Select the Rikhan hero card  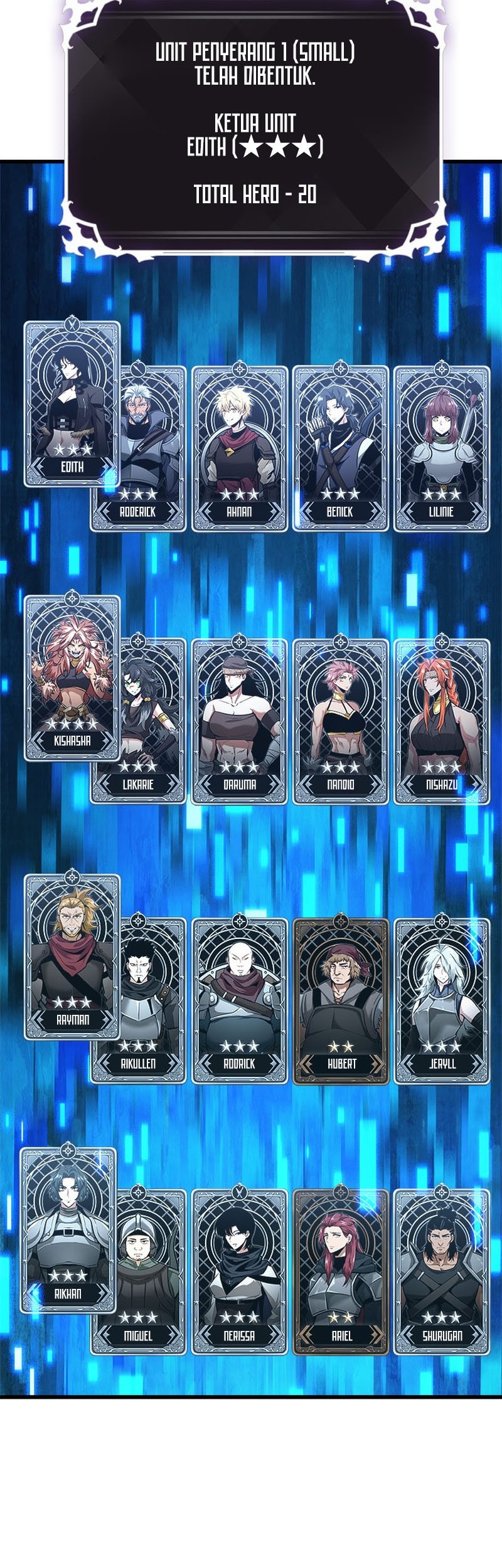[68, 1231]
